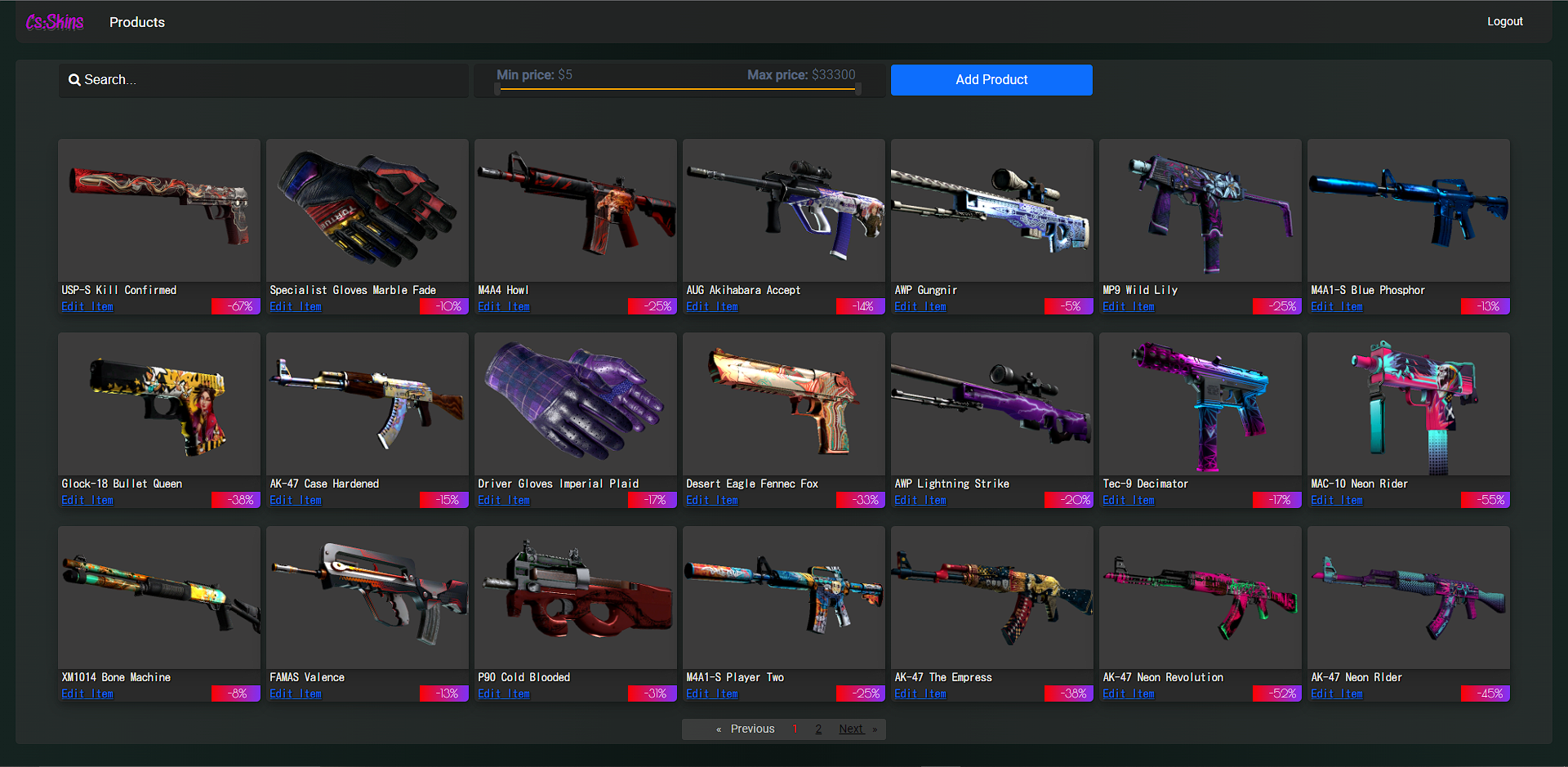Open the M4A4 Howl product image

click(x=575, y=209)
